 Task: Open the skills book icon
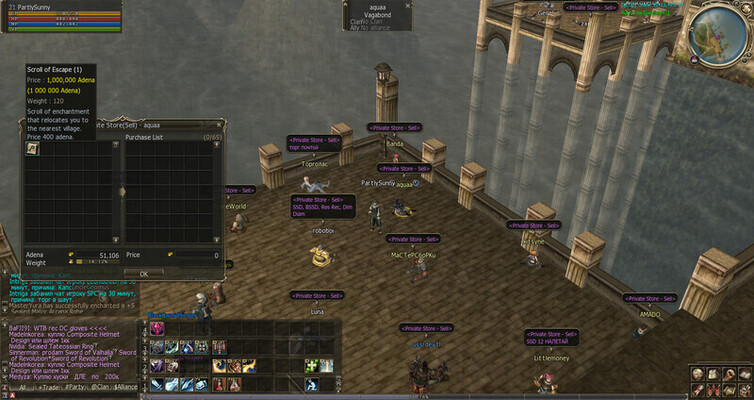coord(743,373)
